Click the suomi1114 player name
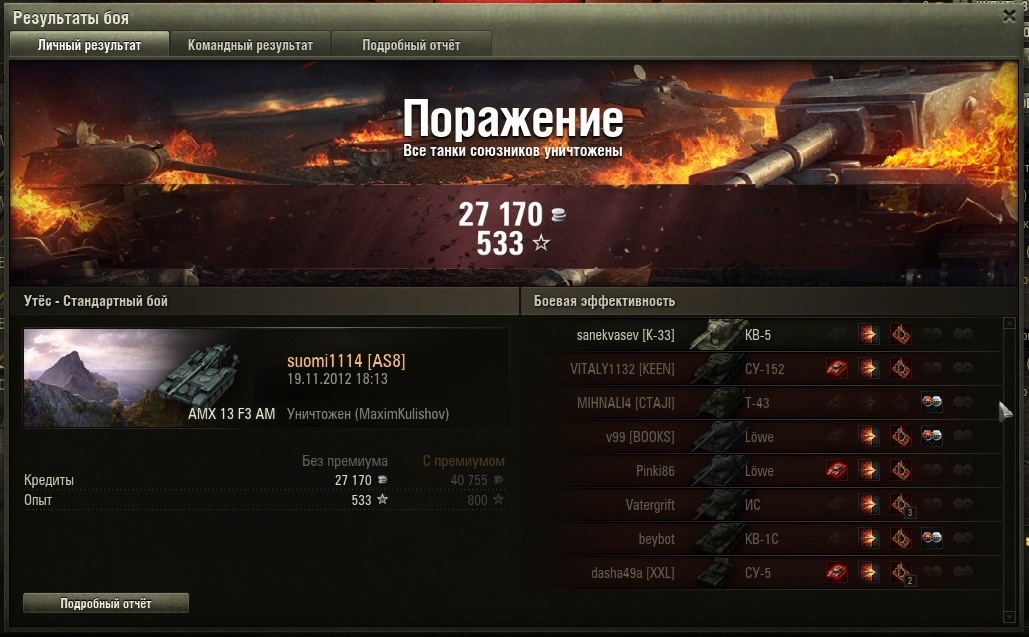Image resolution: width=1029 pixels, height=637 pixels. point(346,361)
